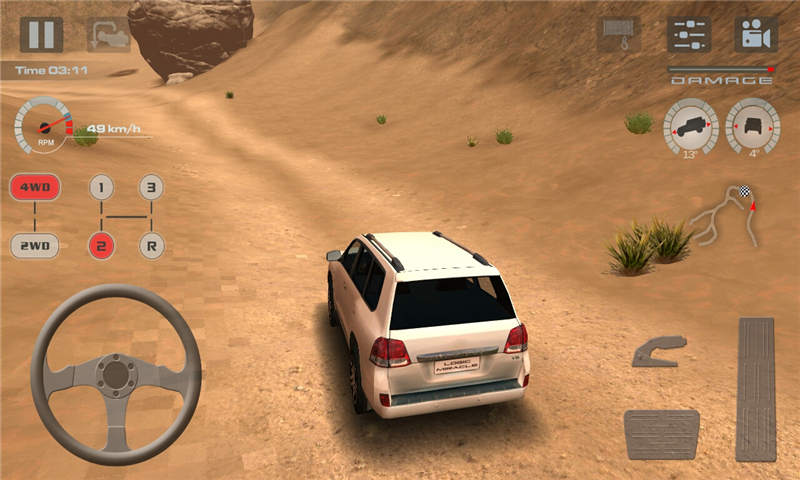The image size is (800, 480).
Task: Put the car in reverse gear
Action: click(x=151, y=245)
